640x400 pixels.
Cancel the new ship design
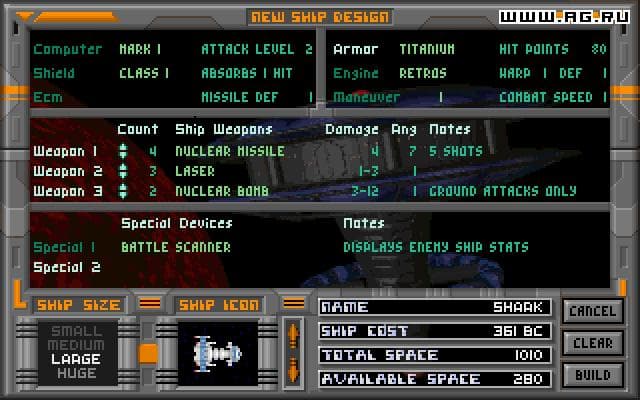coord(593,312)
